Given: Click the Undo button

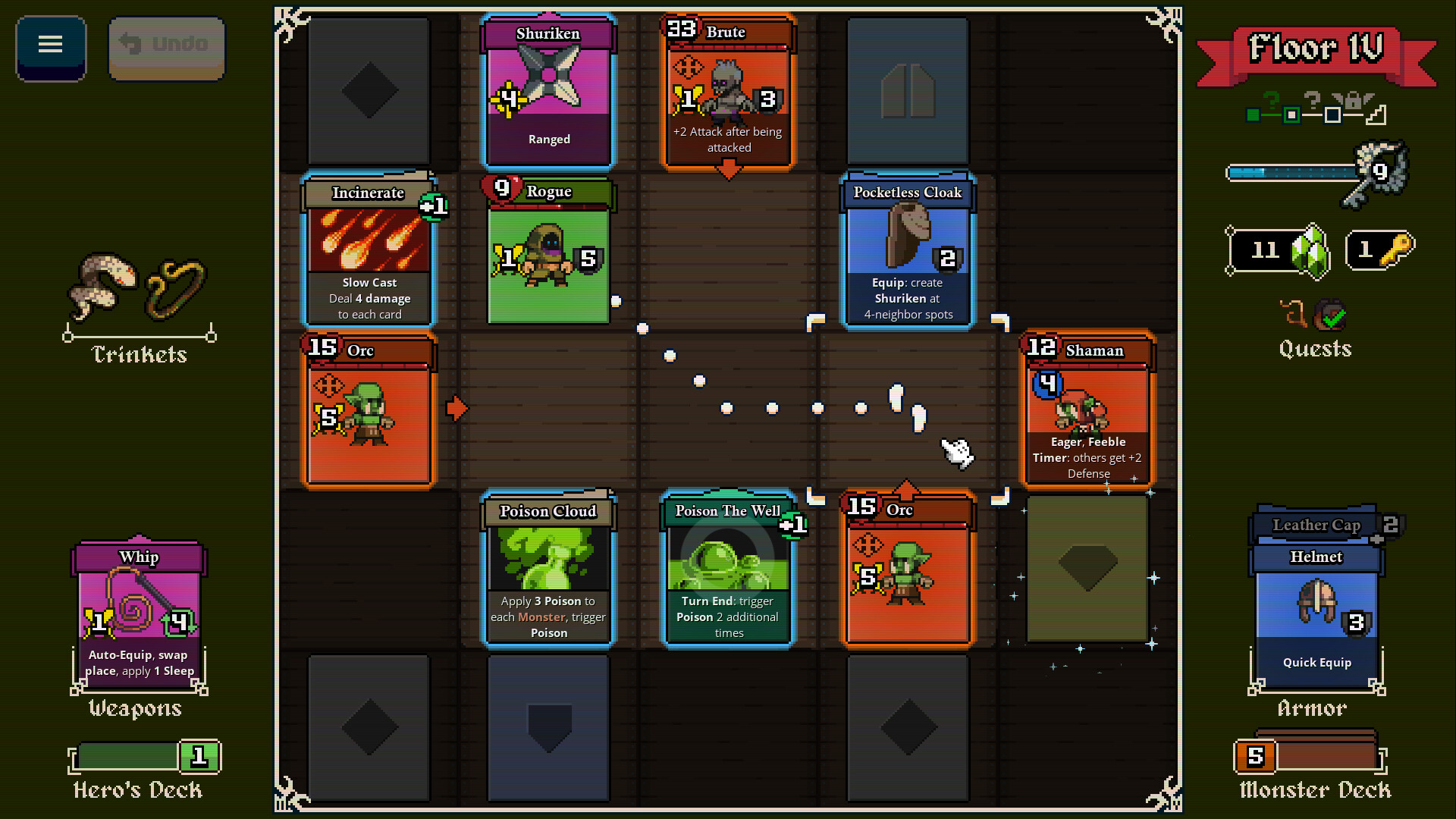Looking at the screenshot, I should 166,45.
